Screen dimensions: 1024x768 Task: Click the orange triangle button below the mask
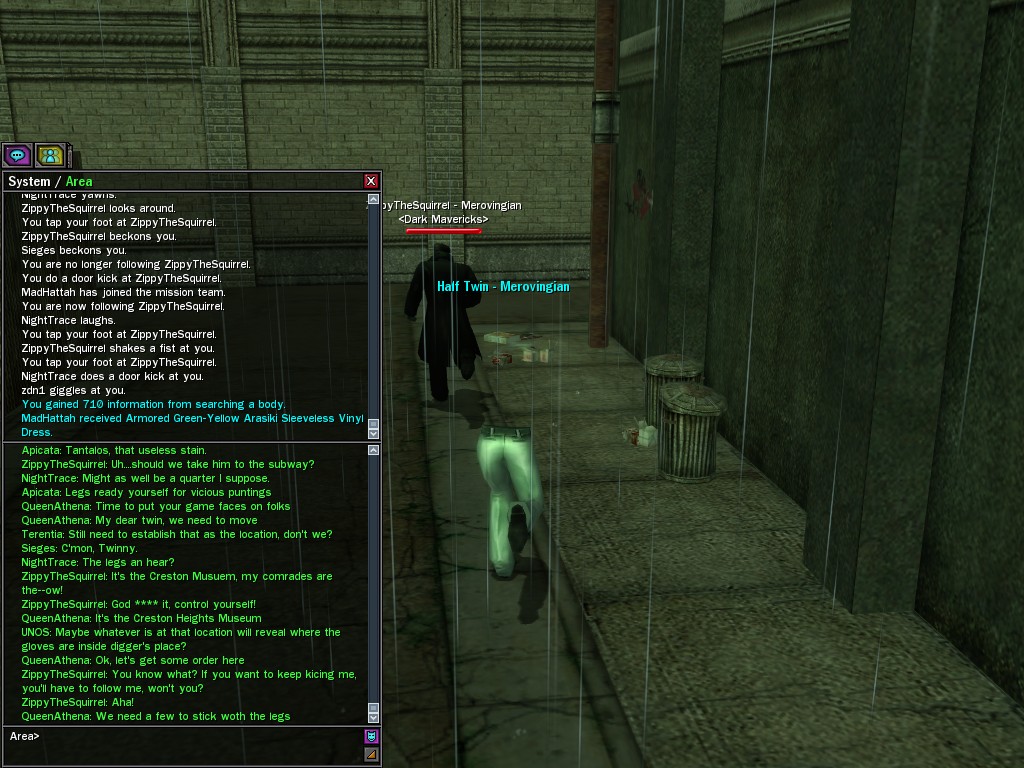[x=371, y=754]
